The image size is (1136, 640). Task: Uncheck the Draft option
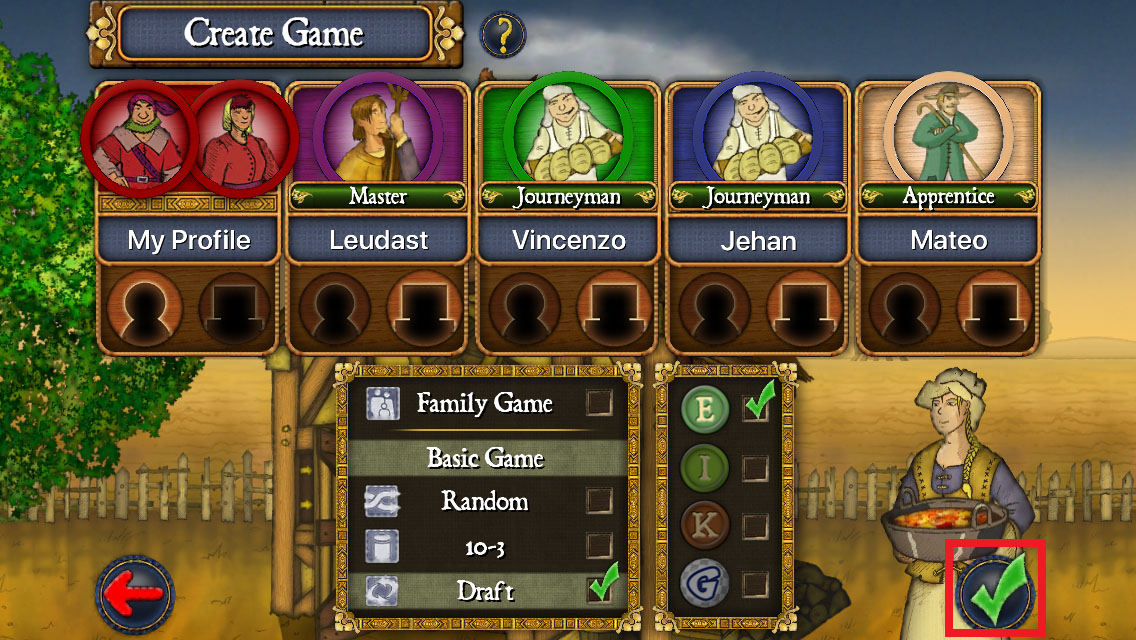(x=599, y=590)
